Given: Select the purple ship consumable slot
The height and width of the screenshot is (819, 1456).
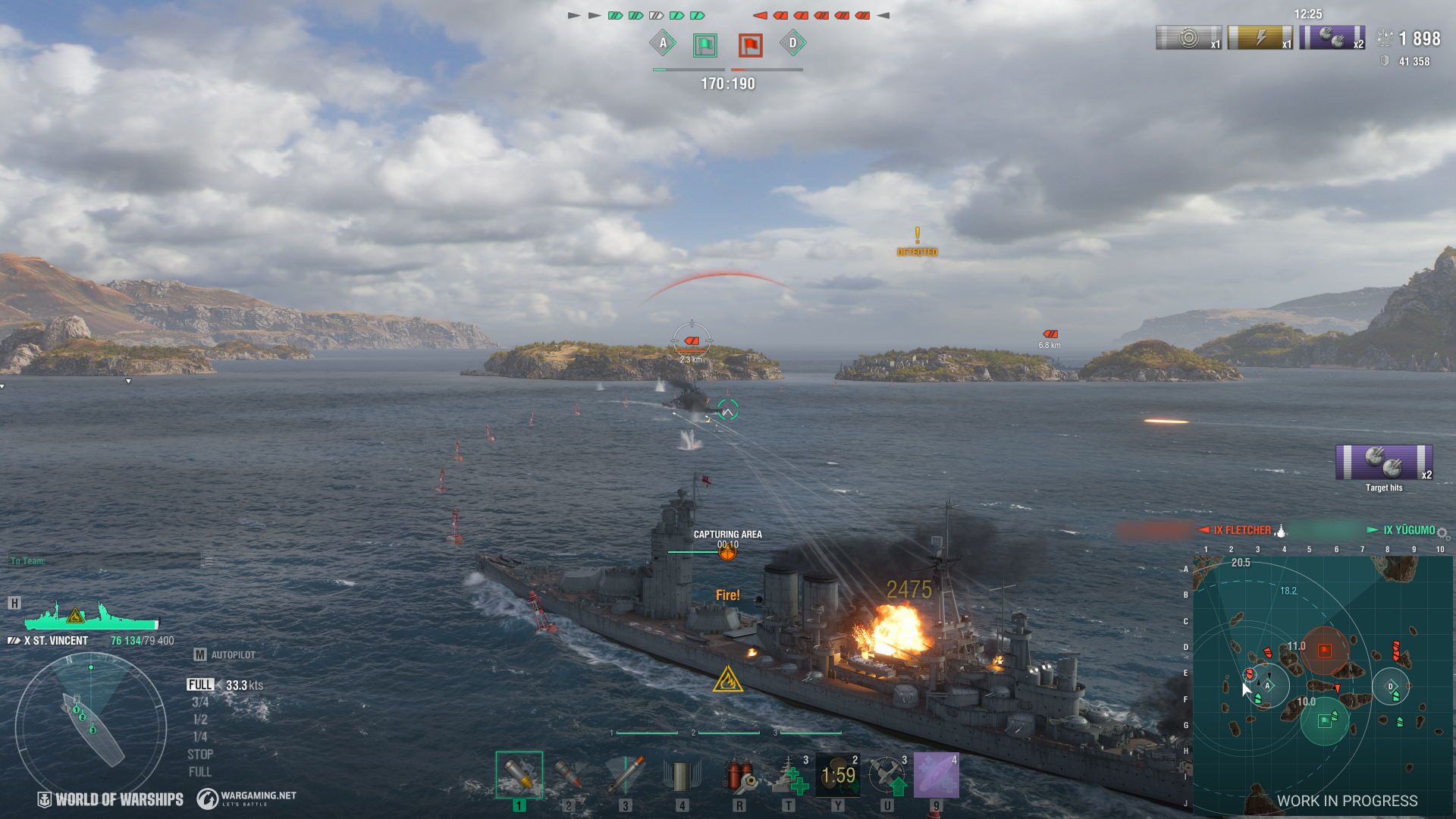Looking at the screenshot, I should (937, 775).
